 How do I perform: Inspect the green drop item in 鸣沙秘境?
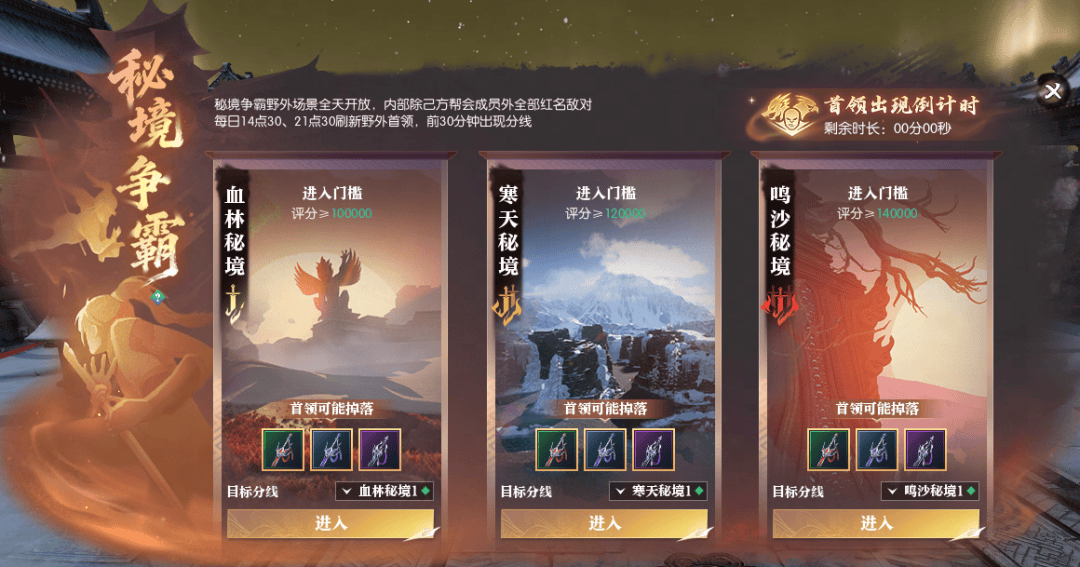(828, 449)
